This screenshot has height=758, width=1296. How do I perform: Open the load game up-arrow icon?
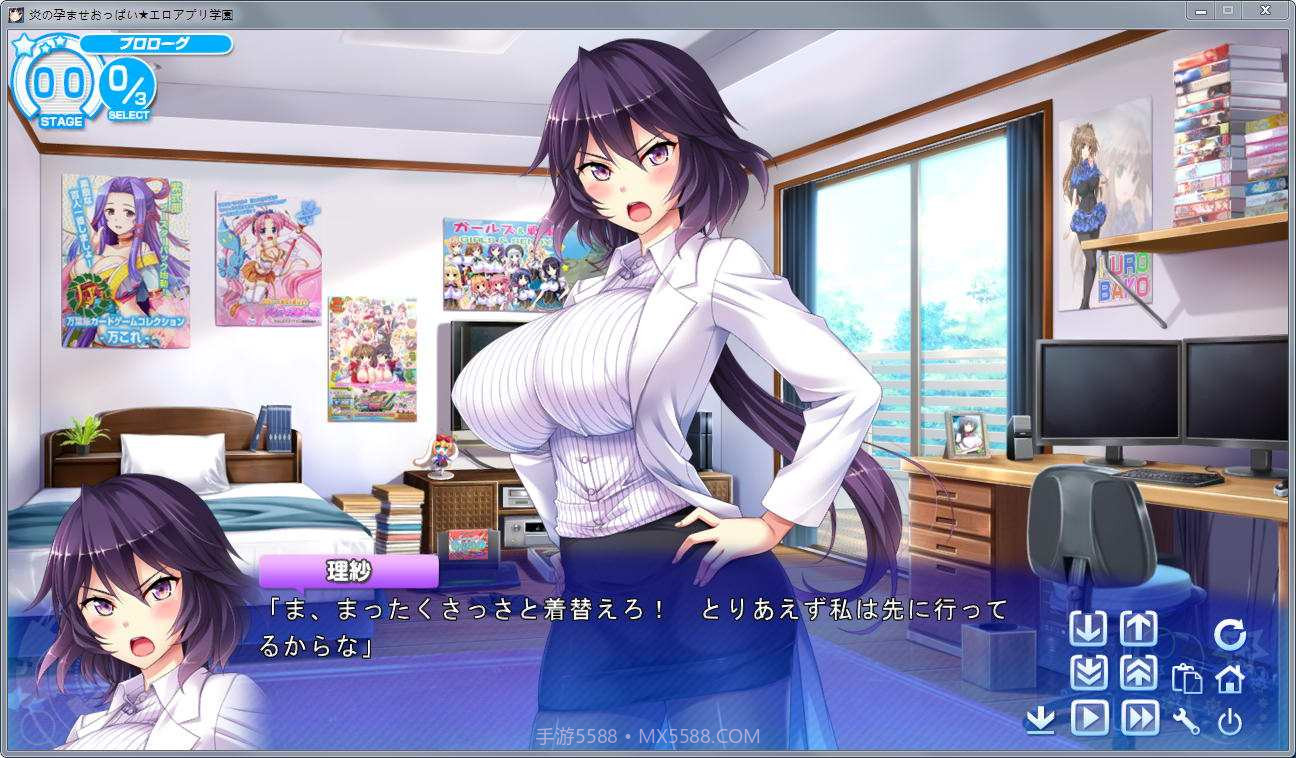(1140, 629)
